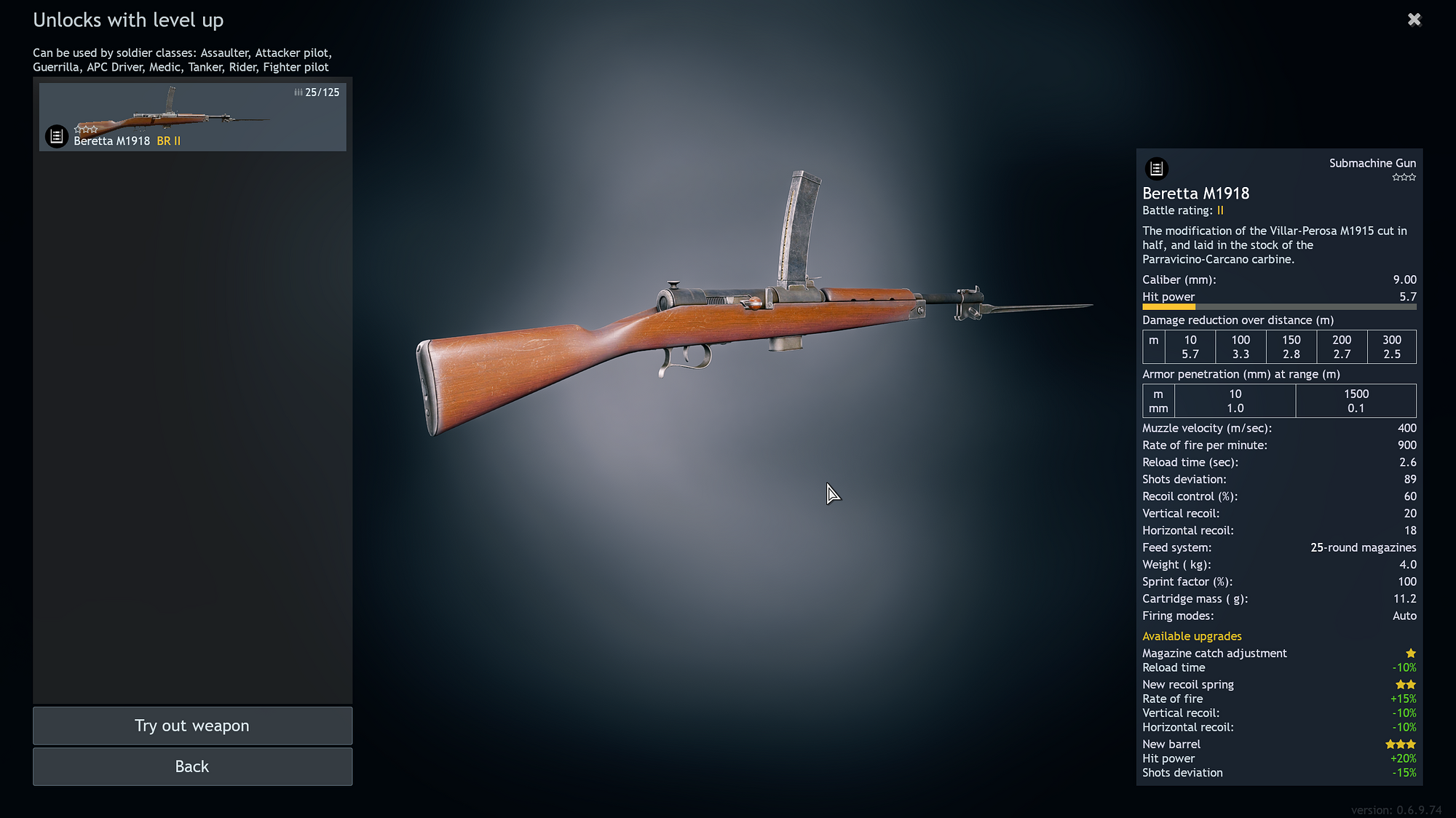Screen dimensions: 1456x818
Task: Click the stars below the Beretta M1918 thumbnail
Action: (x=87, y=128)
